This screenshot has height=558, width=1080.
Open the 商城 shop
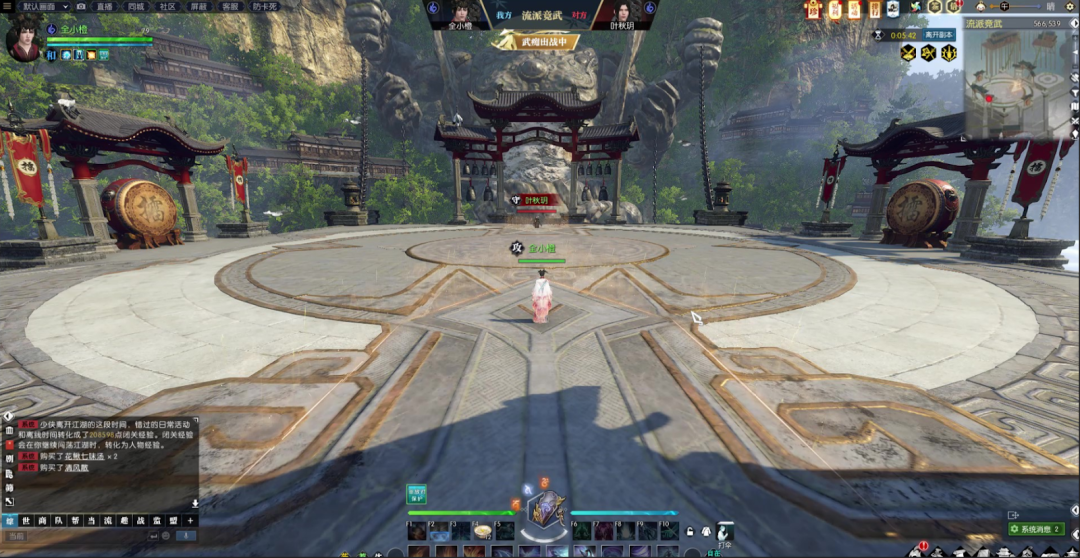click(135, 6)
